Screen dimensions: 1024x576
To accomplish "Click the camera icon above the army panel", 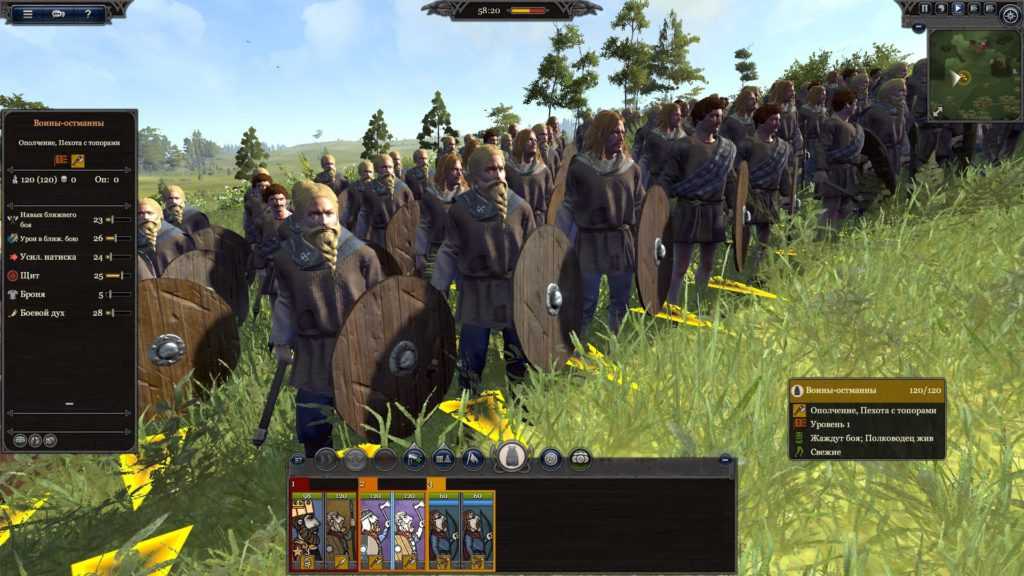I will click(x=580, y=459).
